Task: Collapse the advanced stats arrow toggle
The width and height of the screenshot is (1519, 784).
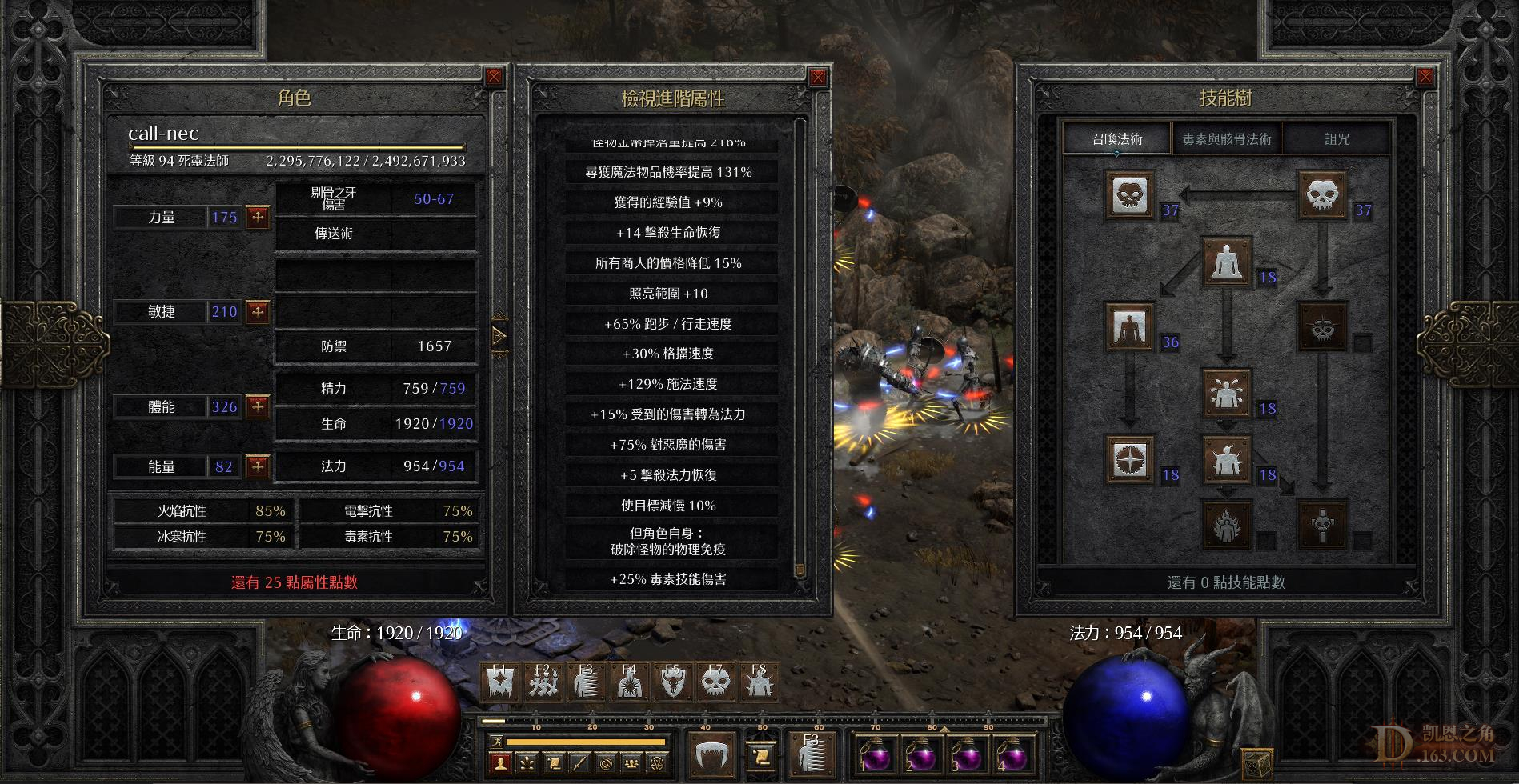Action: [x=499, y=336]
